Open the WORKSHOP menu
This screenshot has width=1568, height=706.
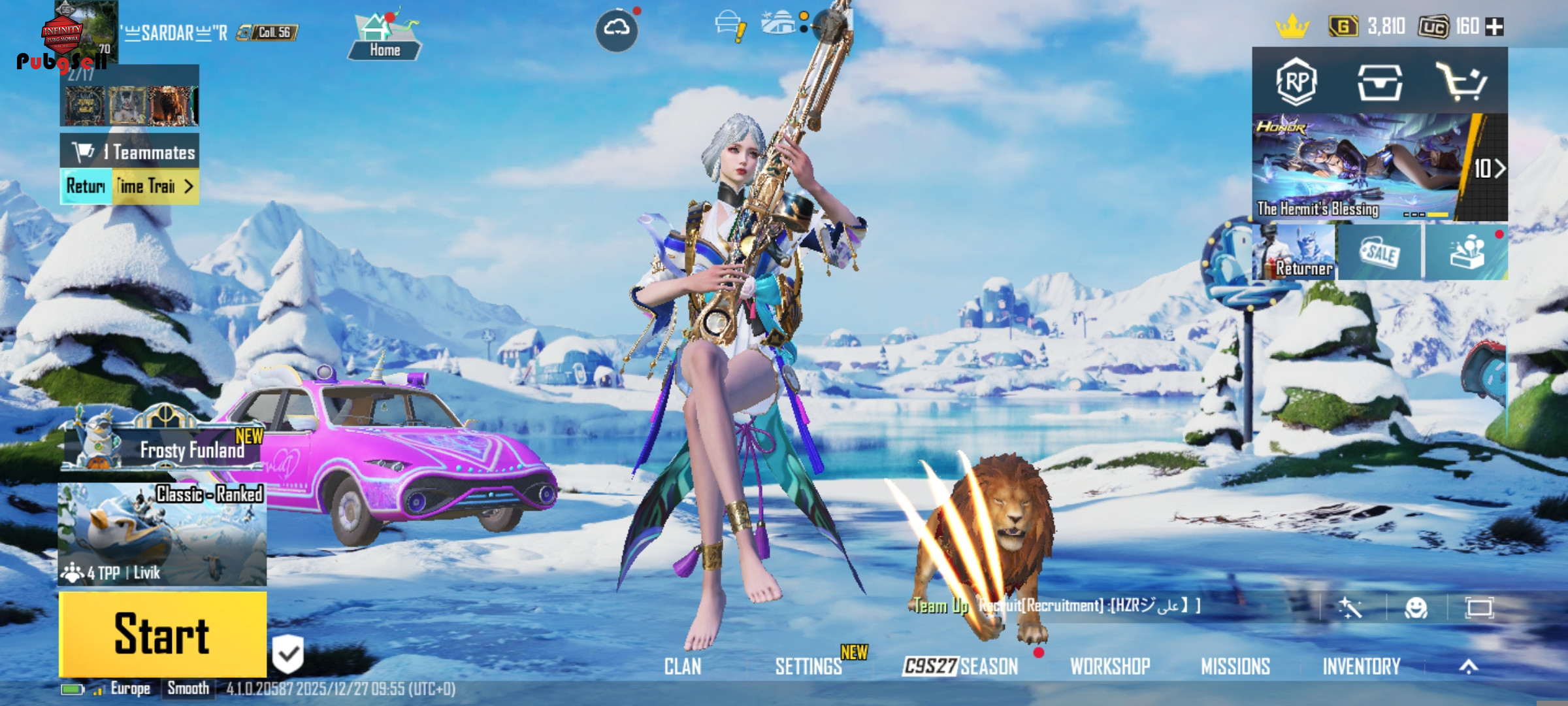pyautogui.click(x=1110, y=666)
